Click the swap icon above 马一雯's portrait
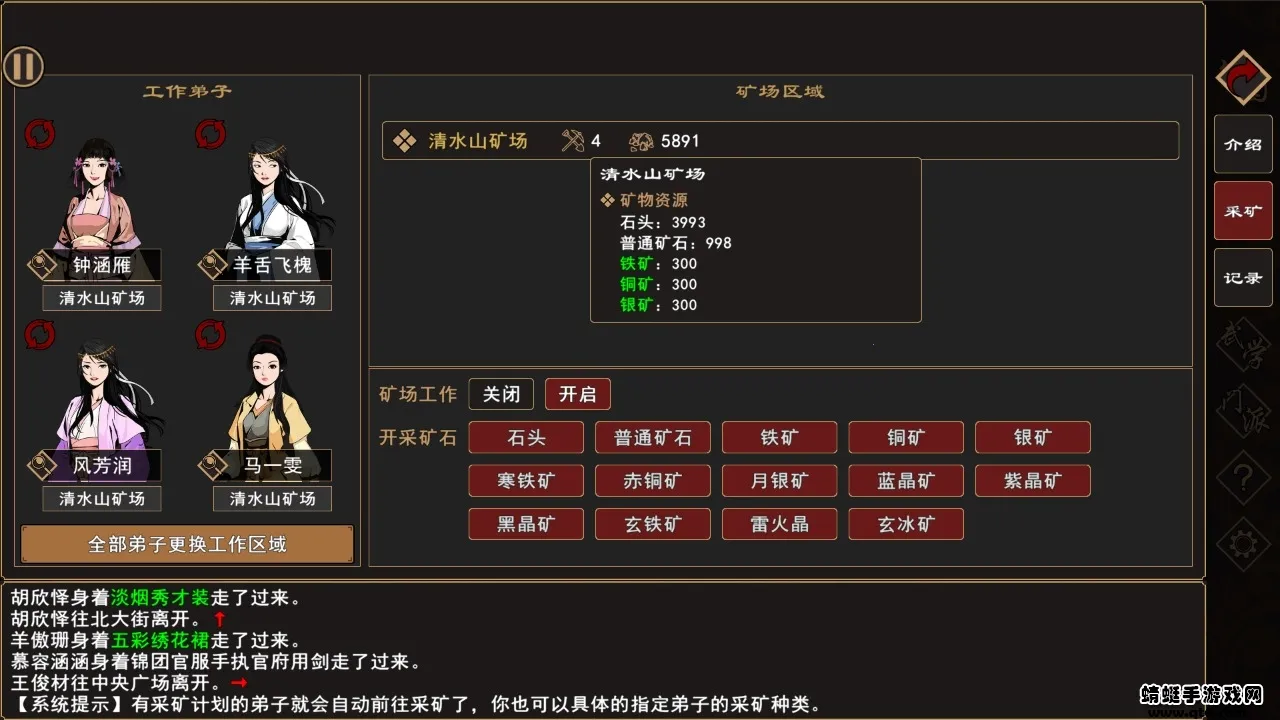Viewport: 1280px width, 720px height. (x=211, y=334)
